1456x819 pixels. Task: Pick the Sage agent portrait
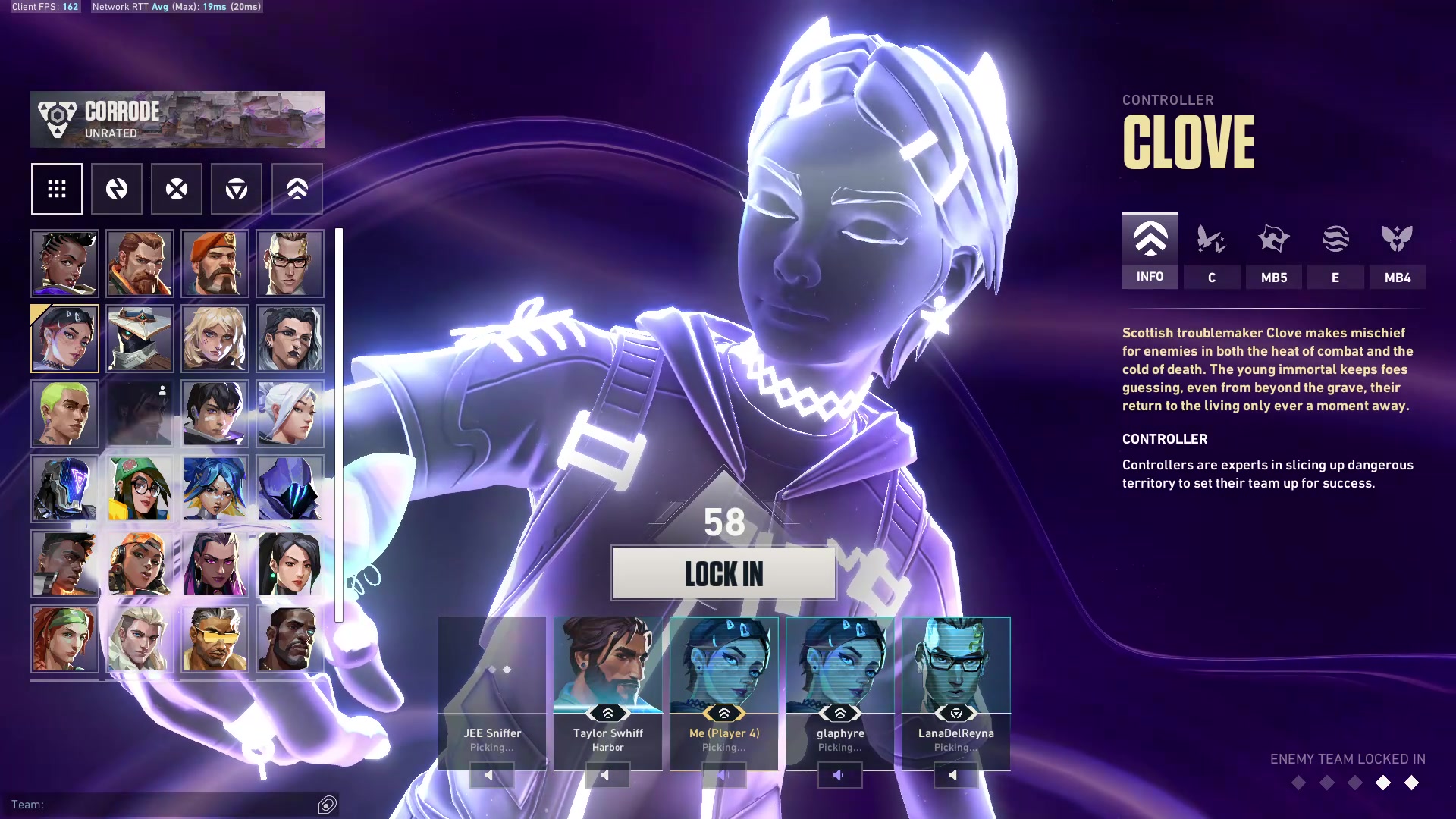[290, 563]
